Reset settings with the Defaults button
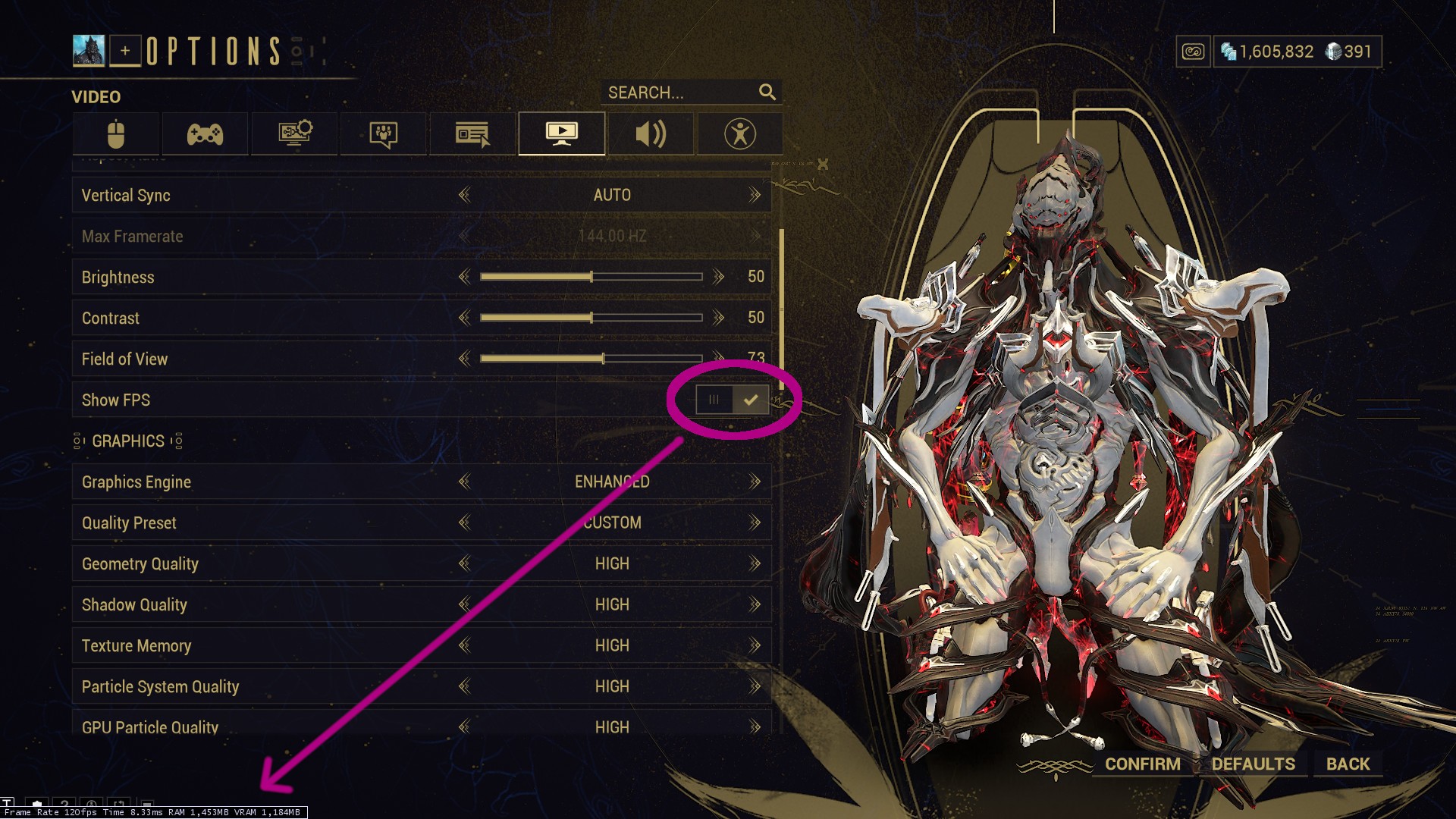Image resolution: width=1456 pixels, height=819 pixels. tap(1253, 764)
